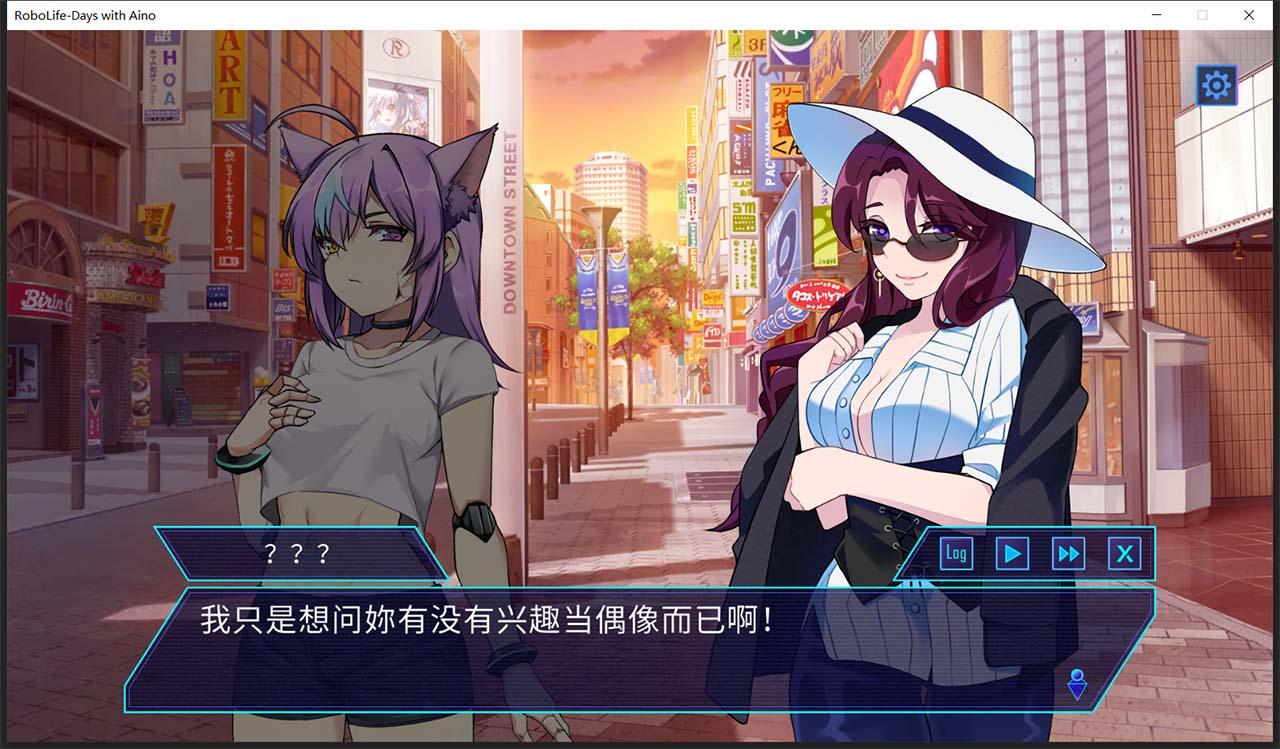Open the Log dialogue history

955,552
